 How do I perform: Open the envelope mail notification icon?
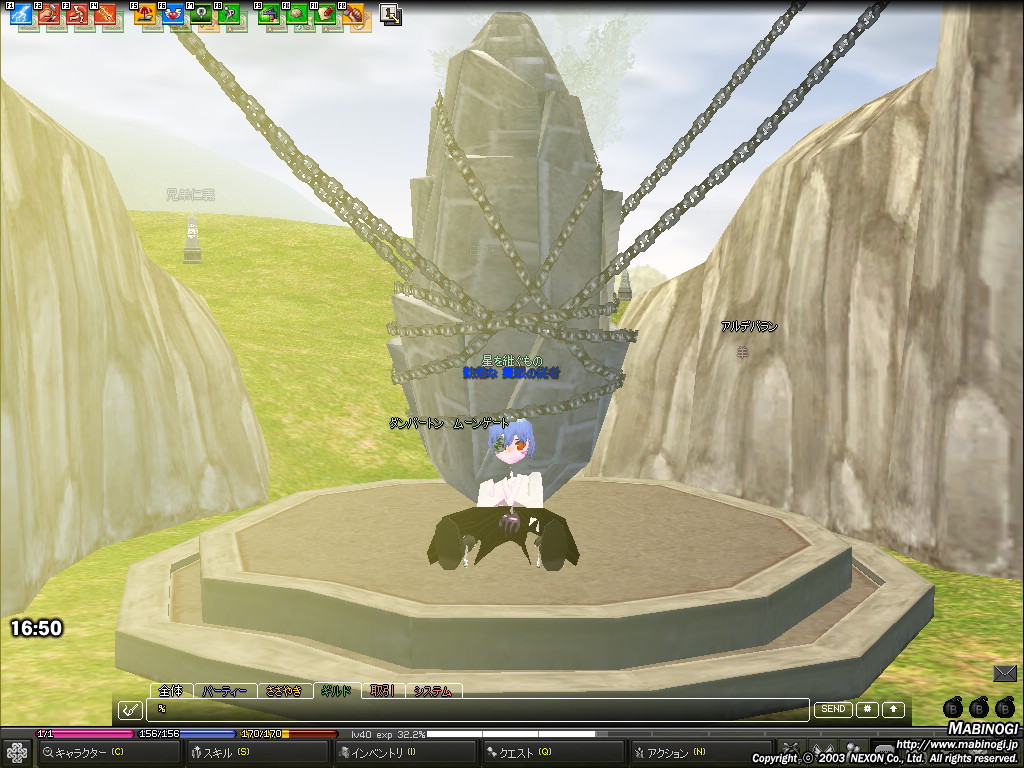point(1005,673)
